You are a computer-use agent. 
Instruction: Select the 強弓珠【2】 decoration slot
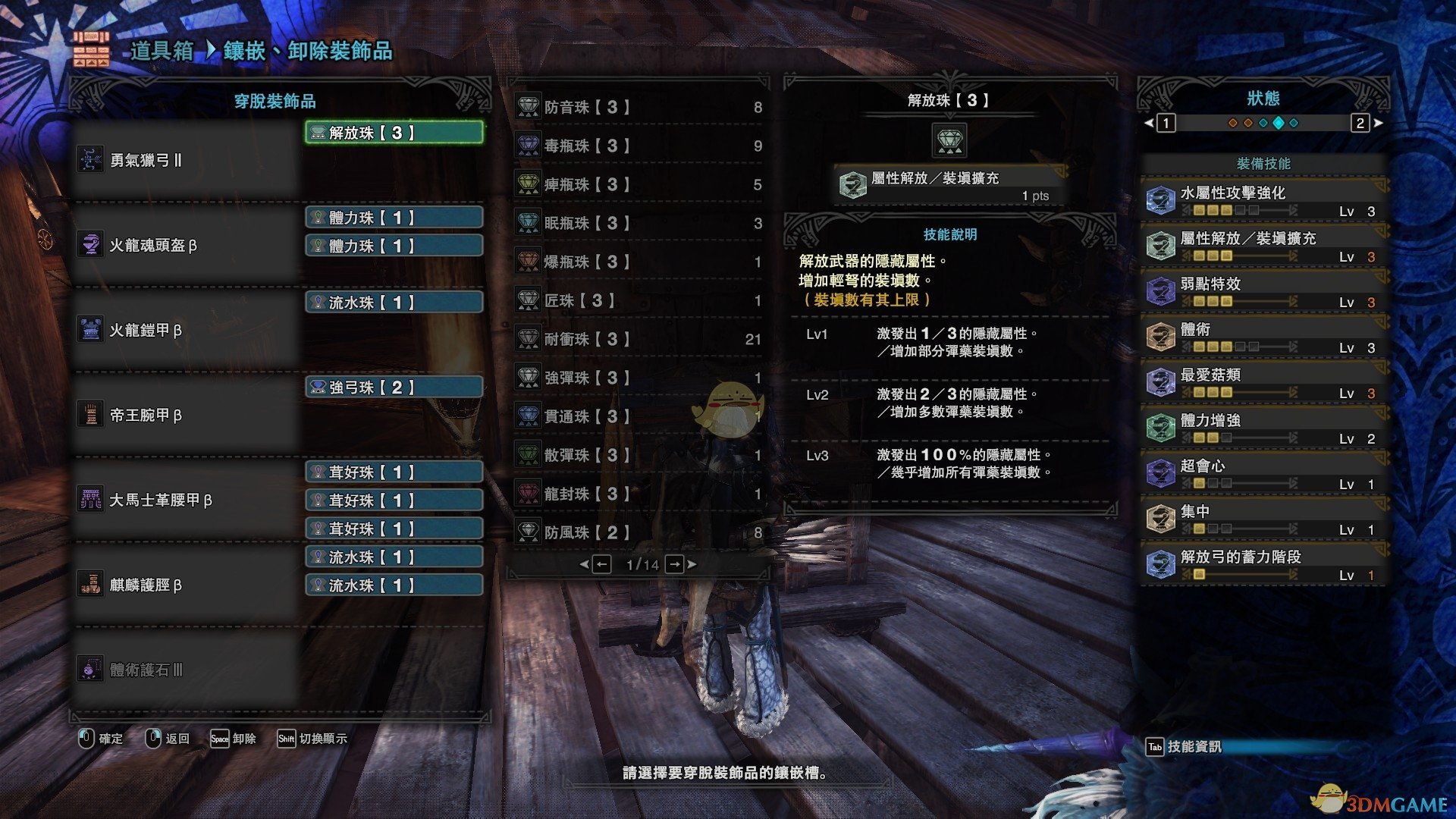pos(394,388)
